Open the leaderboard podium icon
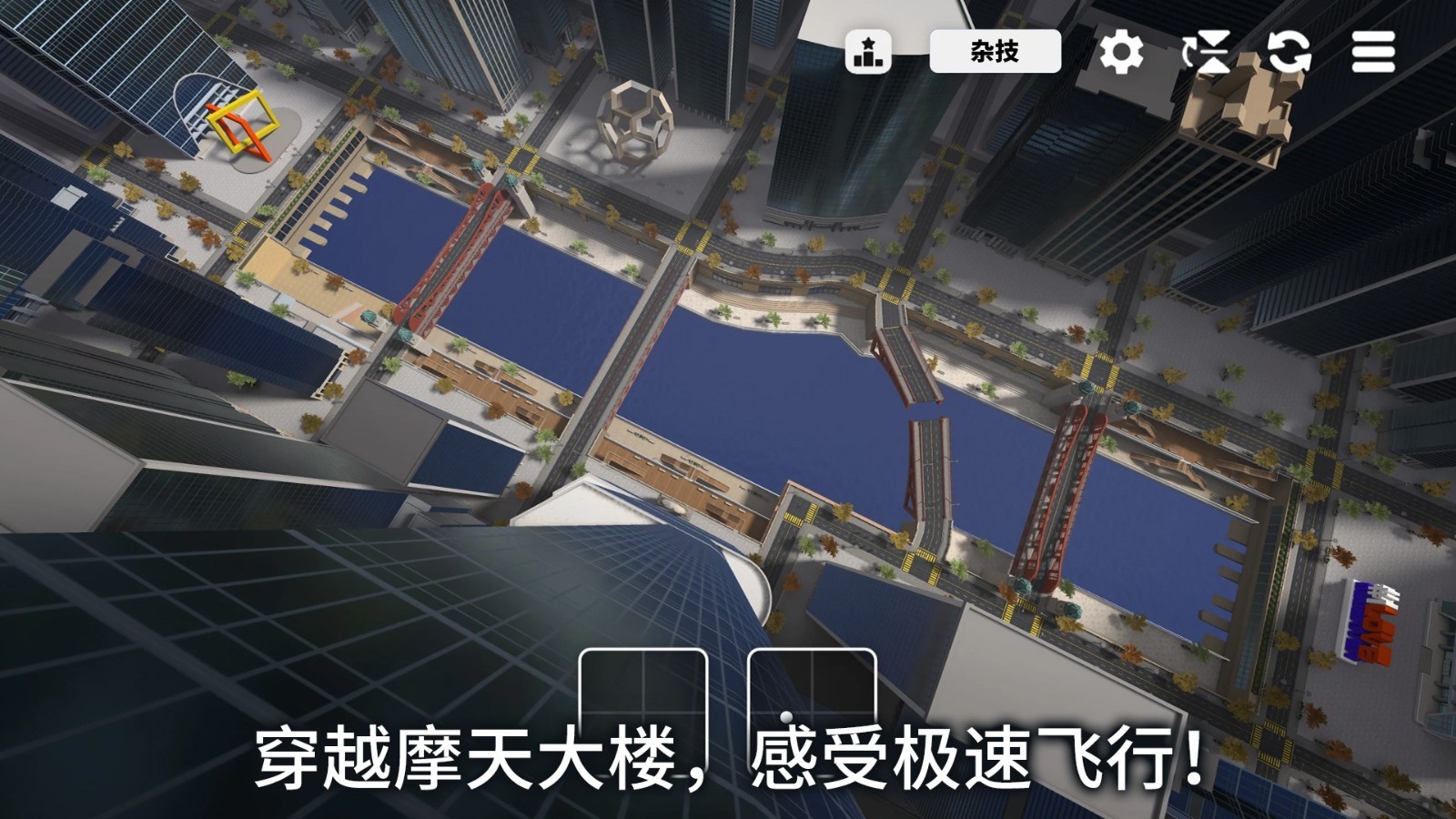Viewport: 1456px width, 819px height. click(869, 52)
